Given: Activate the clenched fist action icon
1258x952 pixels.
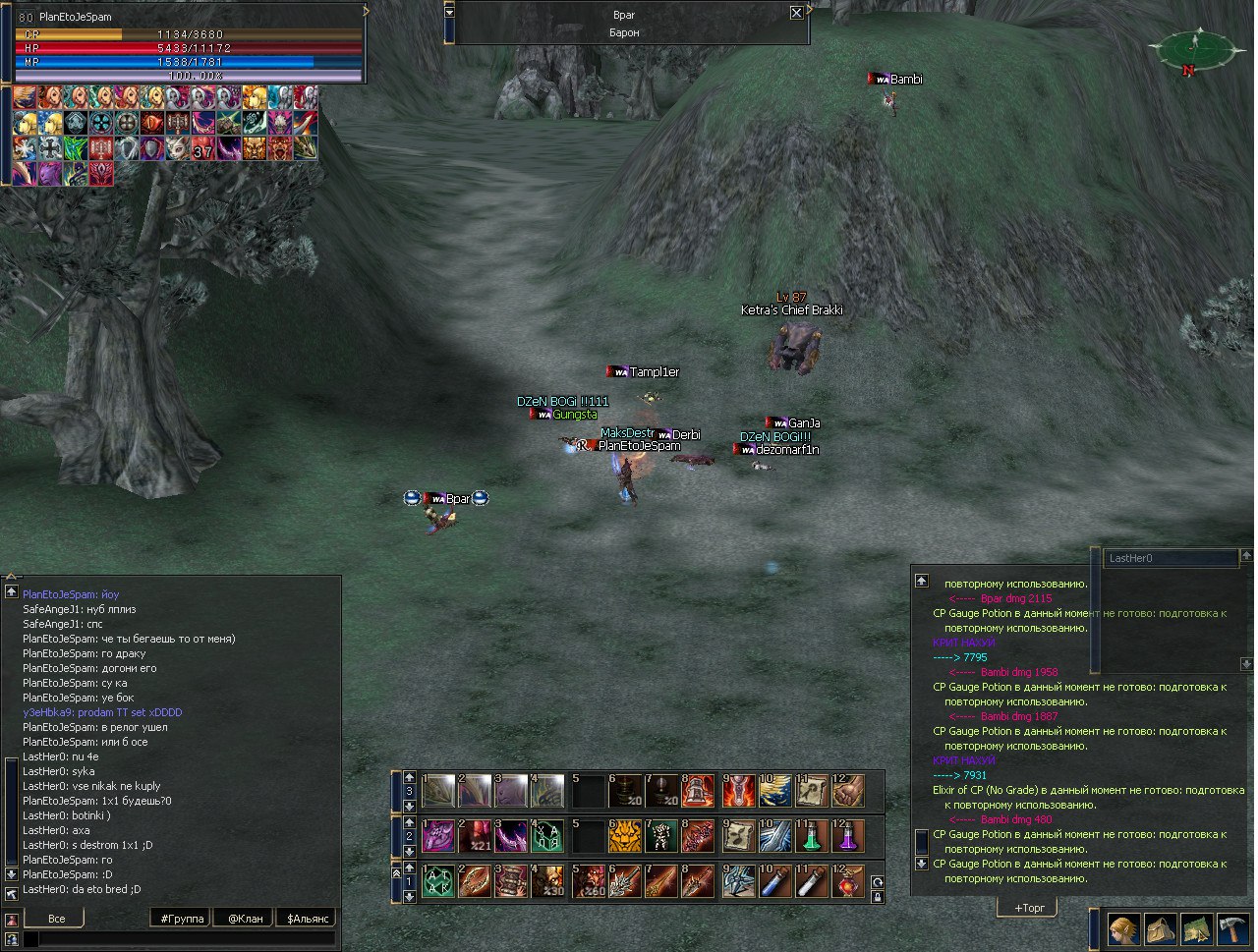Looking at the screenshot, I should (x=849, y=790).
